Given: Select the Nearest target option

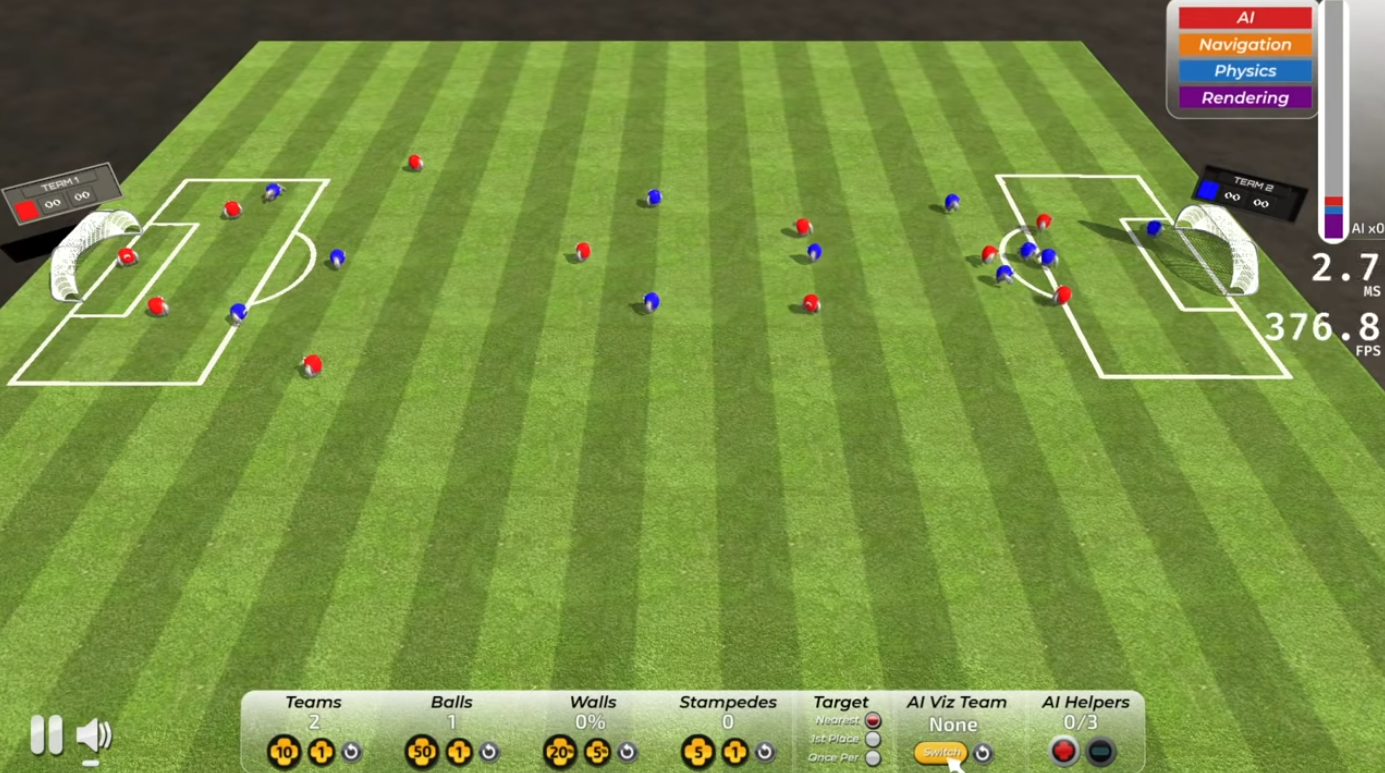Looking at the screenshot, I should (x=873, y=720).
